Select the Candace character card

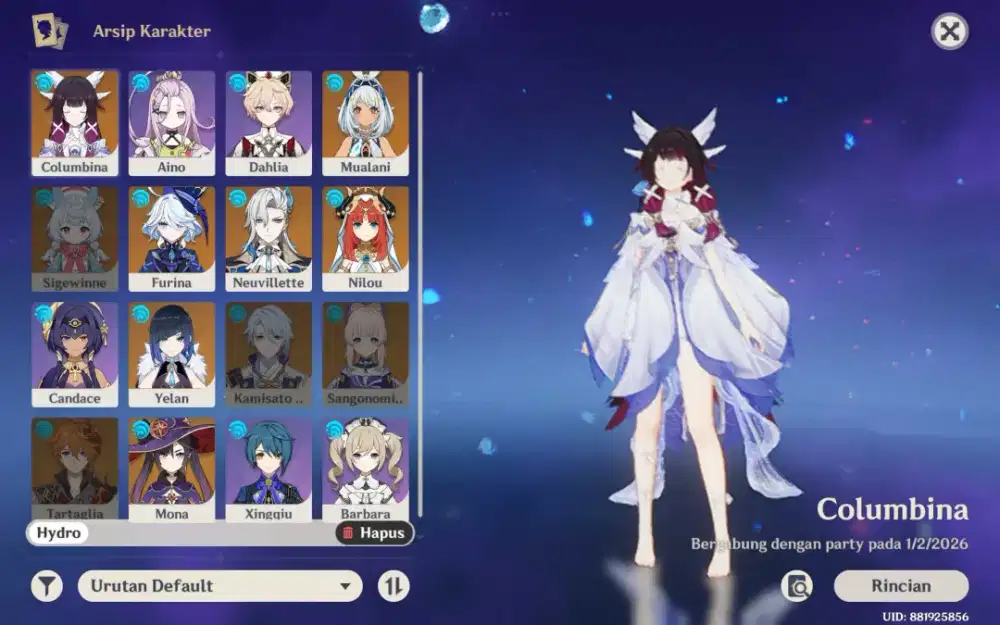click(x=75, y=354)
